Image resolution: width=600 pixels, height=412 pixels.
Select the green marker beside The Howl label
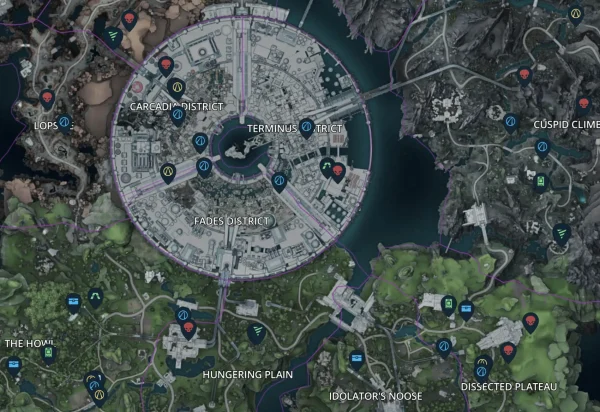pyautogui.click(x=49, y=352)
